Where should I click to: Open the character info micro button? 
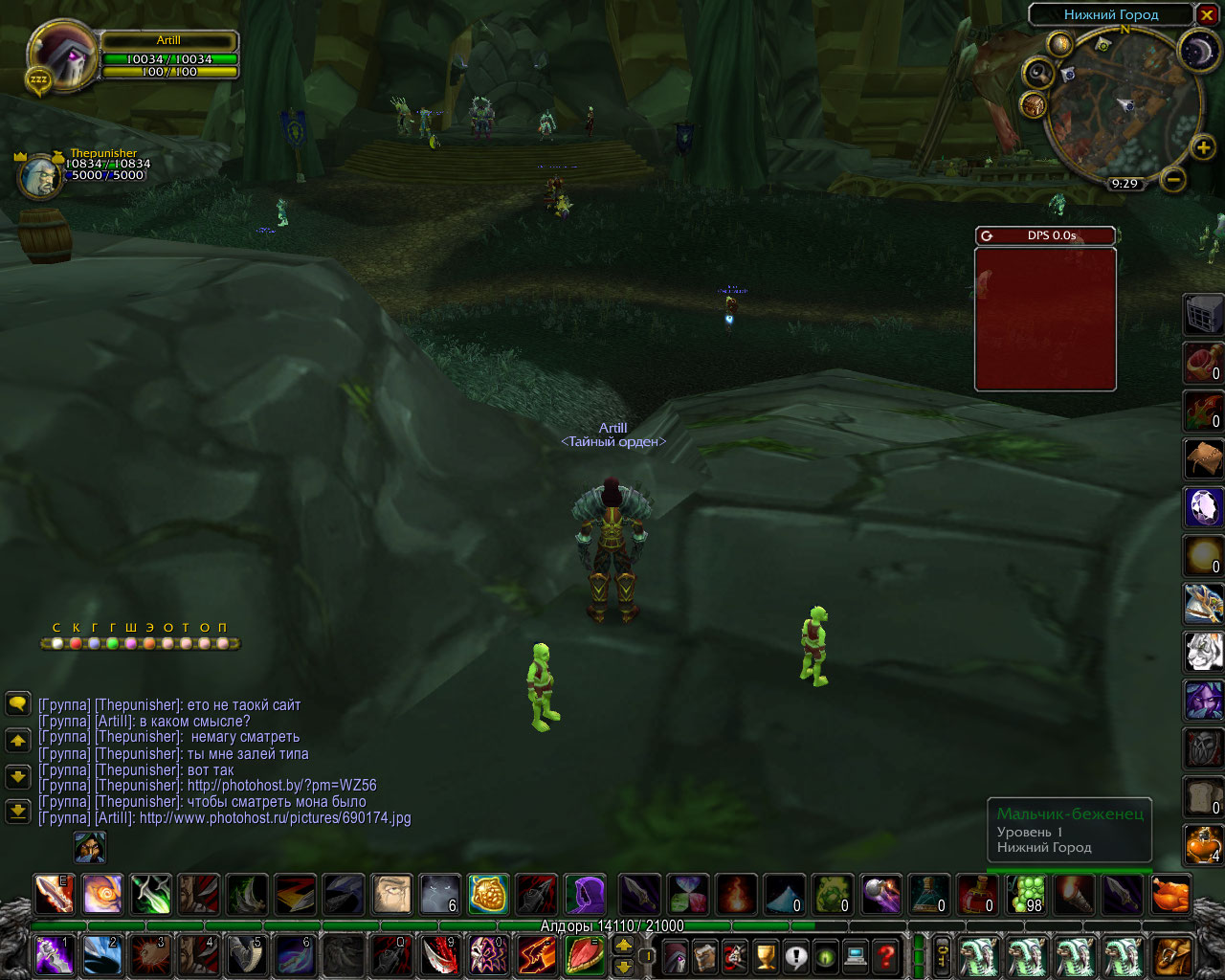(676, 956)
